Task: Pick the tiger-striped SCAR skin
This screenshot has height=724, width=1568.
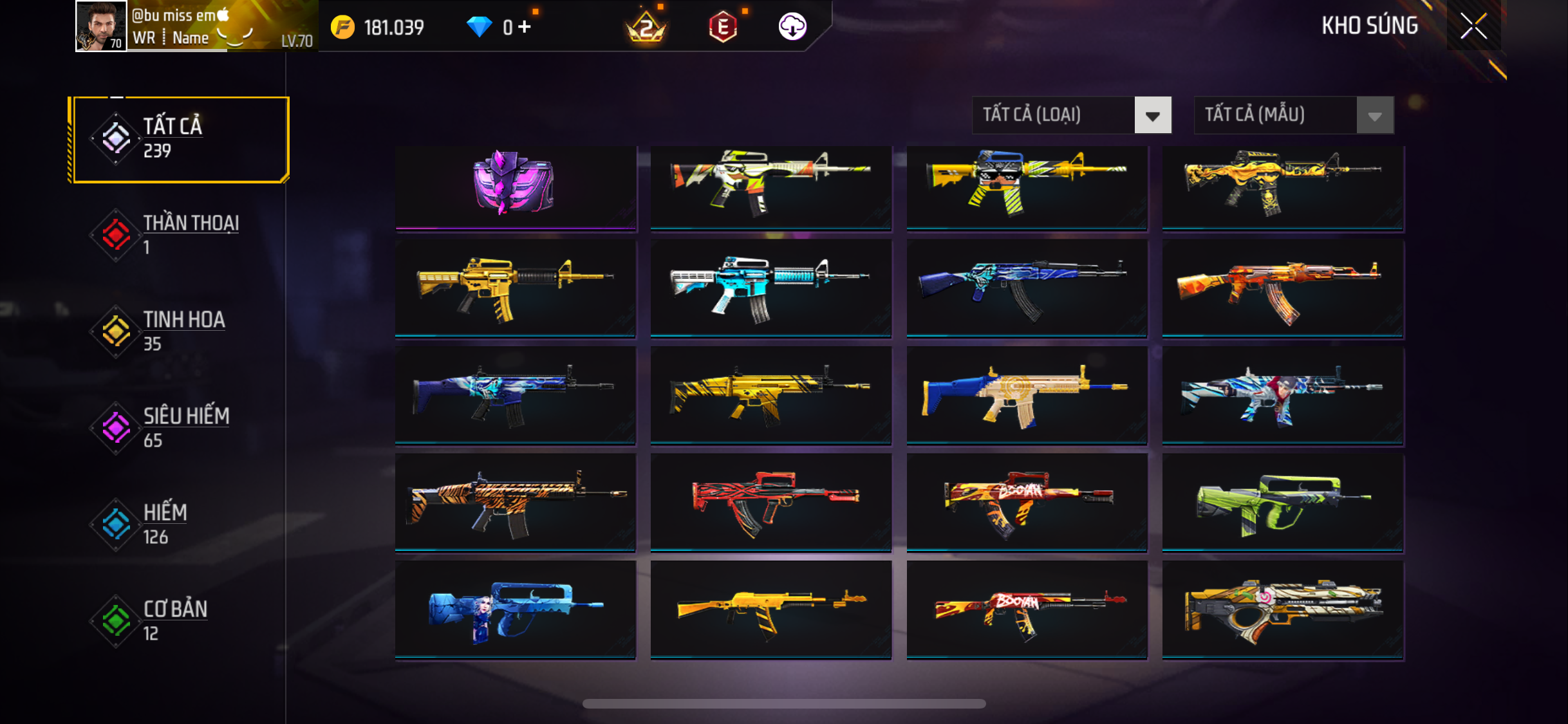Action: (x=515, y=502)
